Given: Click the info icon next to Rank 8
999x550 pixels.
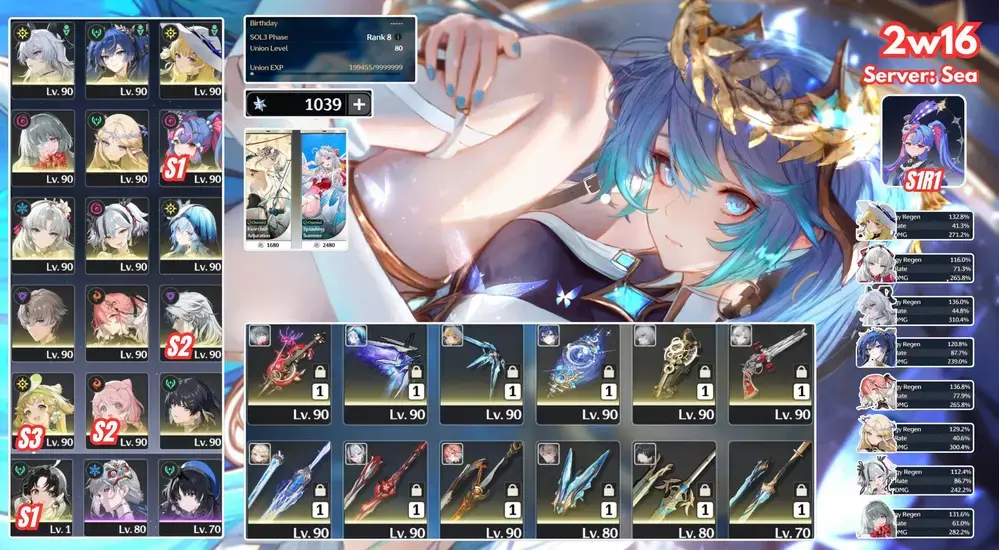Looking at the screenshot, I should tap(399, 37).
